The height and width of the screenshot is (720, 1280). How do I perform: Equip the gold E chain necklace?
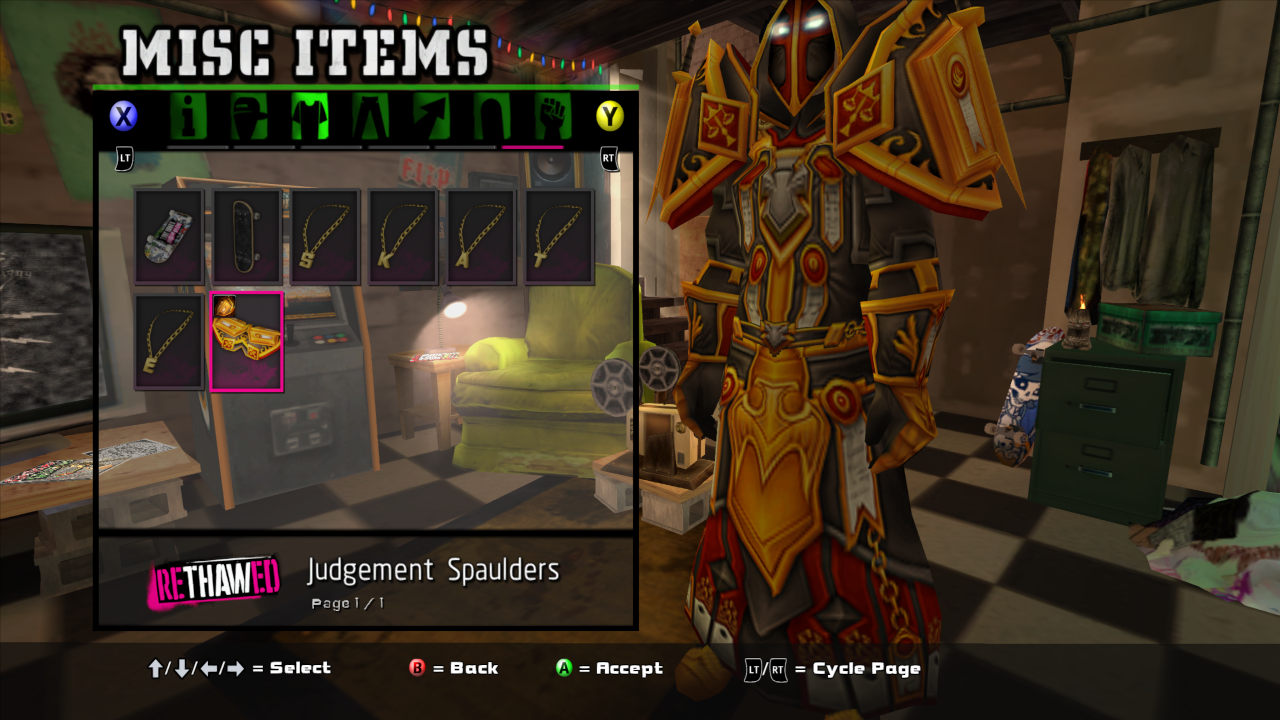[x=169, y=341]
